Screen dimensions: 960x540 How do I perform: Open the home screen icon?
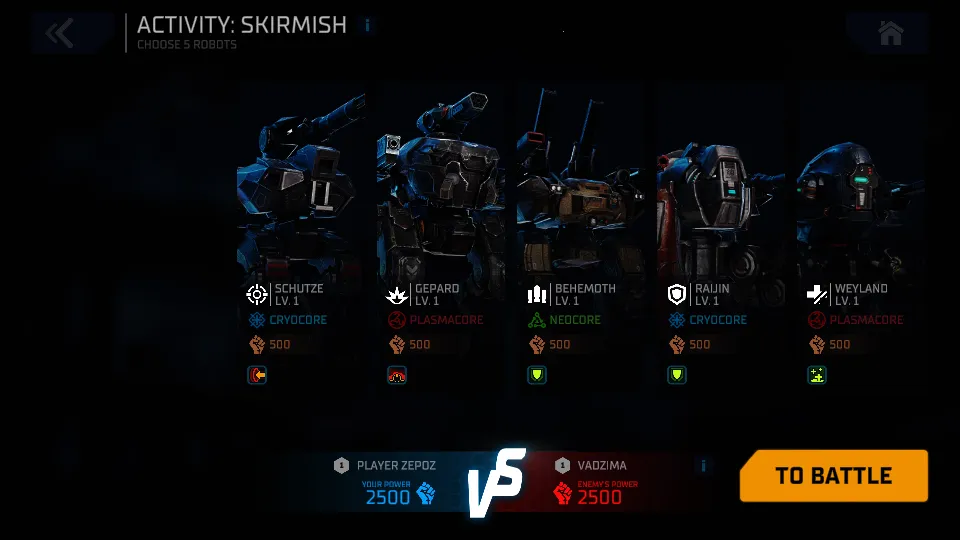[890, 33]
